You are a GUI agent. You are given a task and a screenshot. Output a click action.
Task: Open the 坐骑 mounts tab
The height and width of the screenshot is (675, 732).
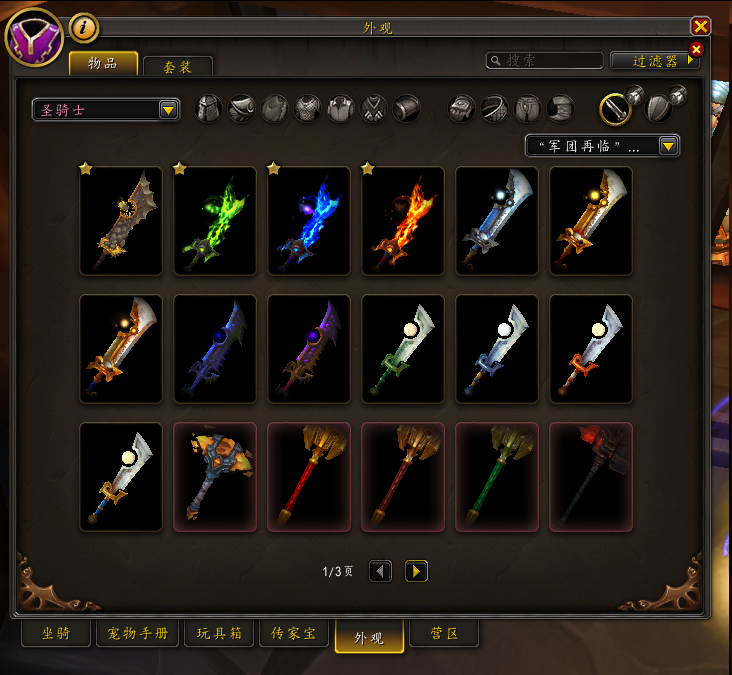[56, 634]
